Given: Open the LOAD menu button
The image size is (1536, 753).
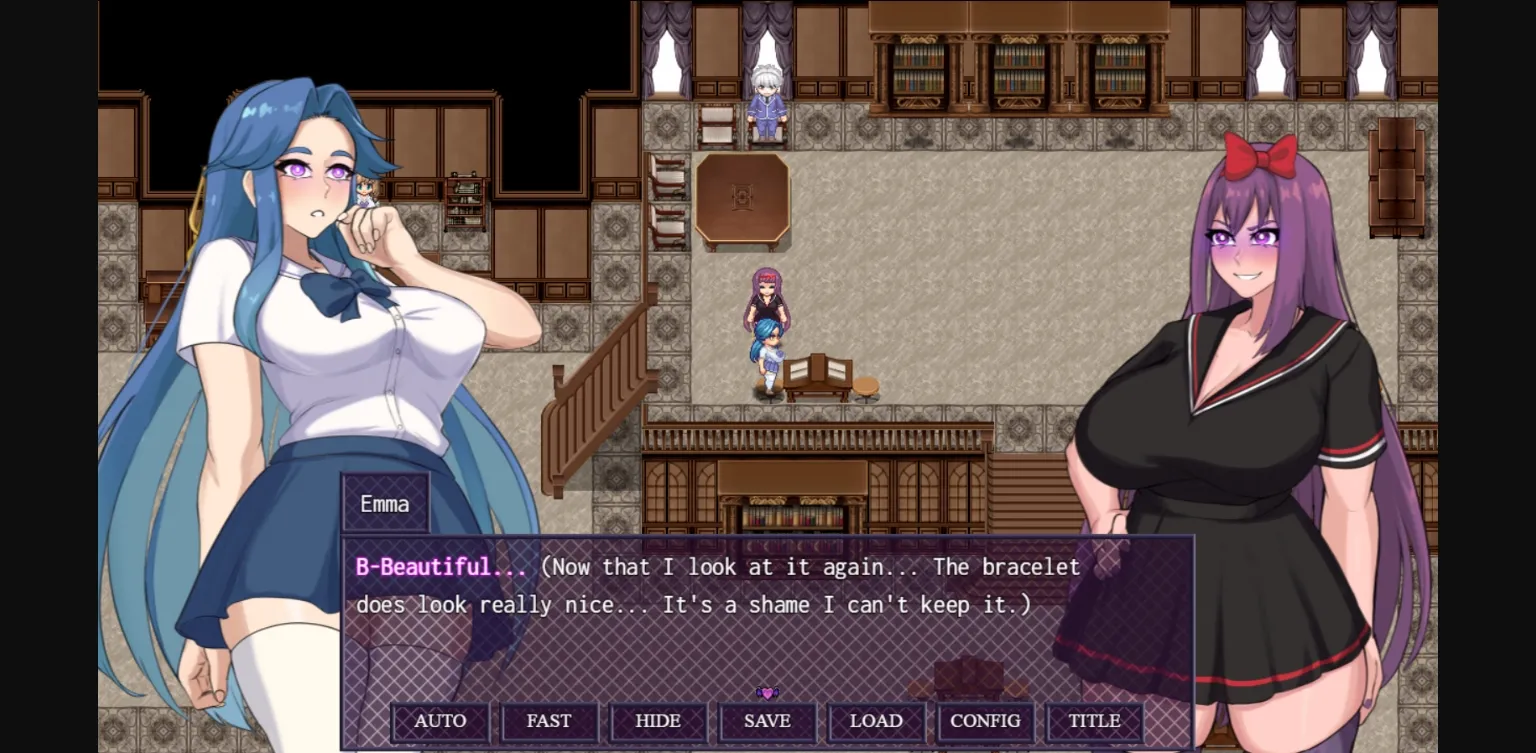Looking at the screenshot, I should [877, 721].
